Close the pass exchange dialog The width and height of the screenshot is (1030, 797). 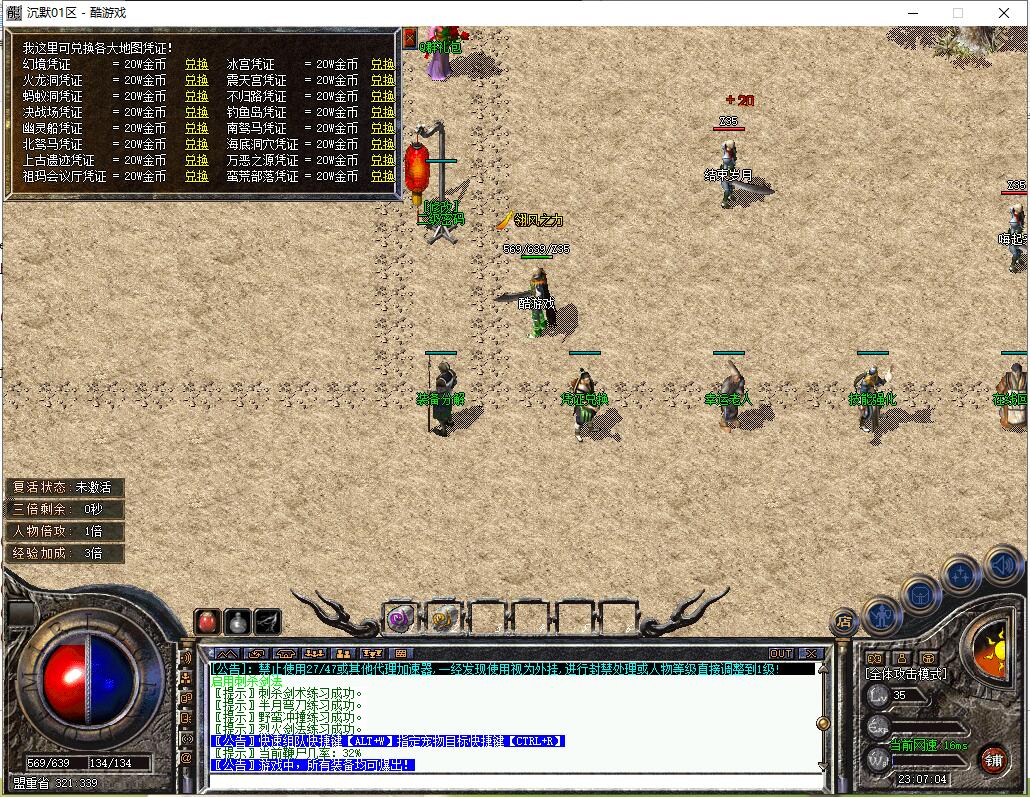[x=409, y=38]
